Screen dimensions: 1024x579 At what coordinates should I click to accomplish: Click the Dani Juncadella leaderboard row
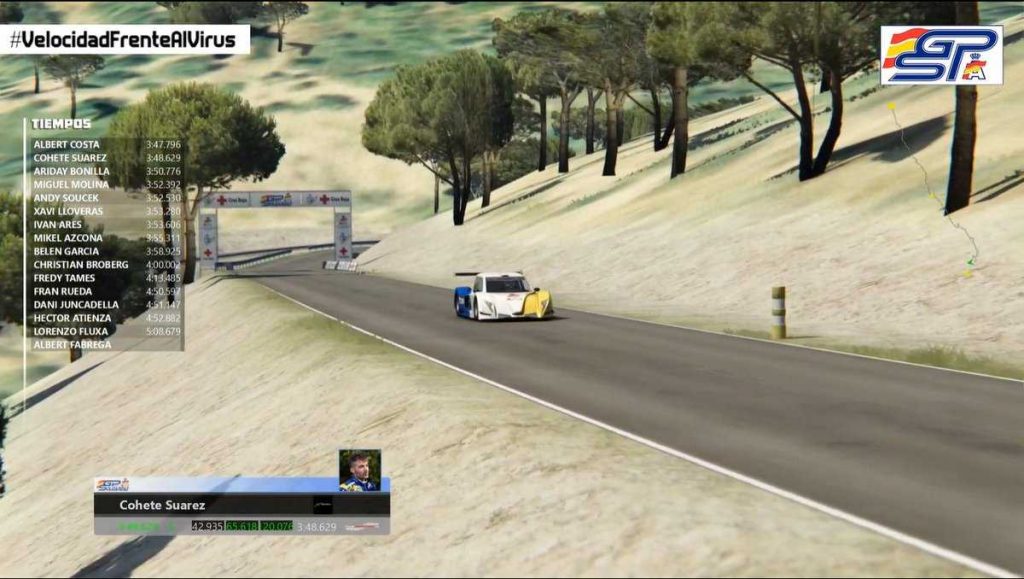pyautogui.click(x=105, y=305)
